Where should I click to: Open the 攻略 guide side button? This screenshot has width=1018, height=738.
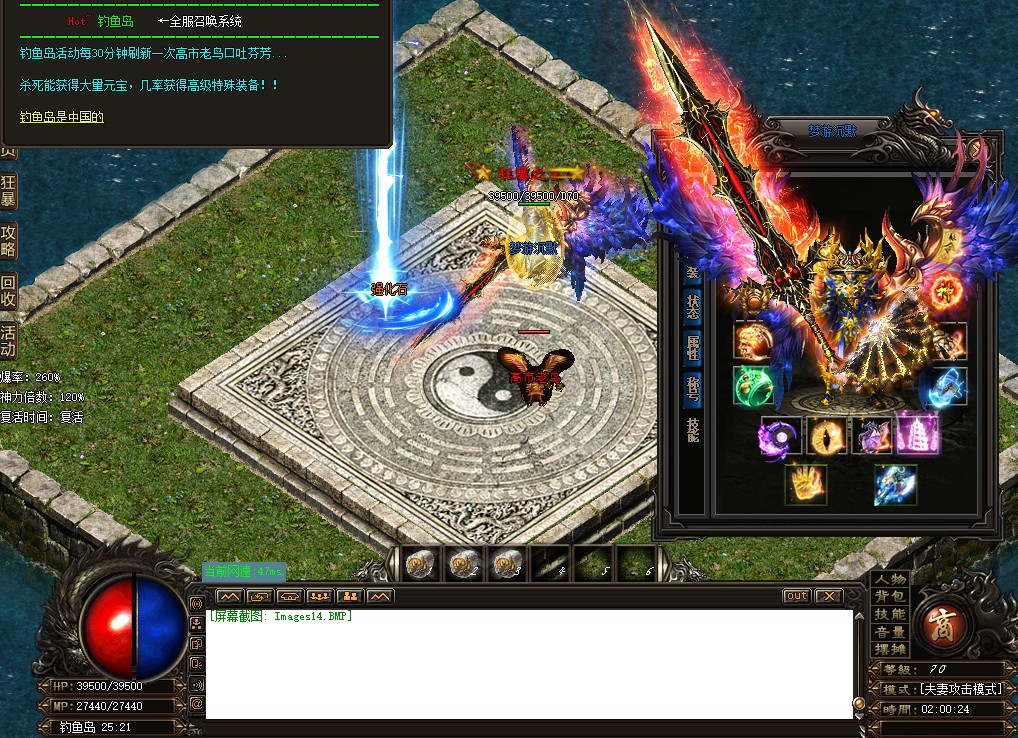pos(8,240)
